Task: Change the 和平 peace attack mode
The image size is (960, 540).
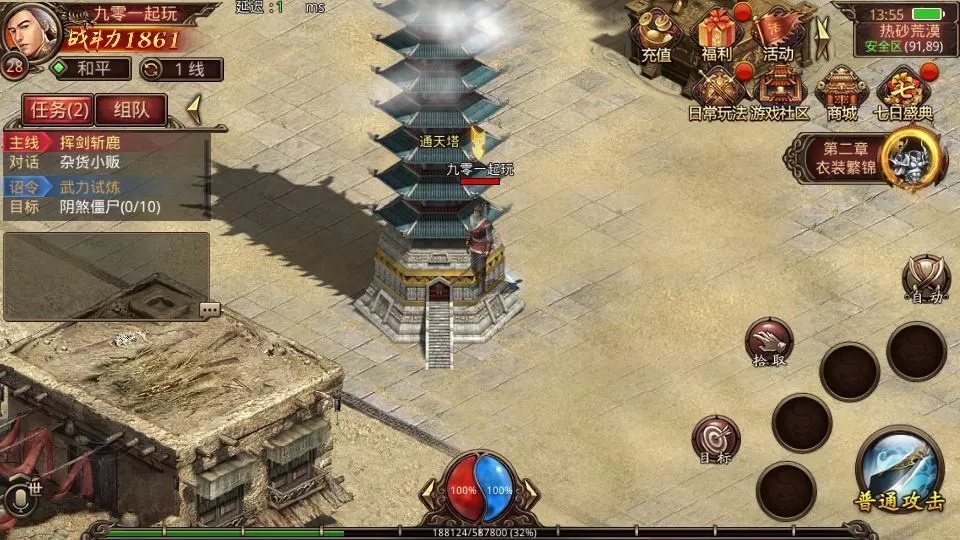Action: pyautogui.click(x=91, y=69)
